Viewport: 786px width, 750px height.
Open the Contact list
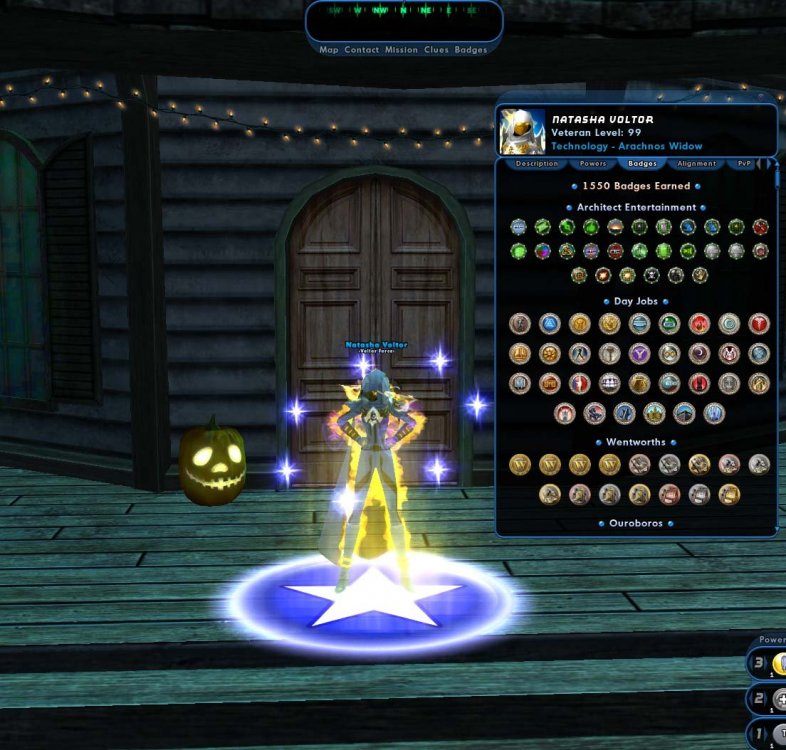361,50
